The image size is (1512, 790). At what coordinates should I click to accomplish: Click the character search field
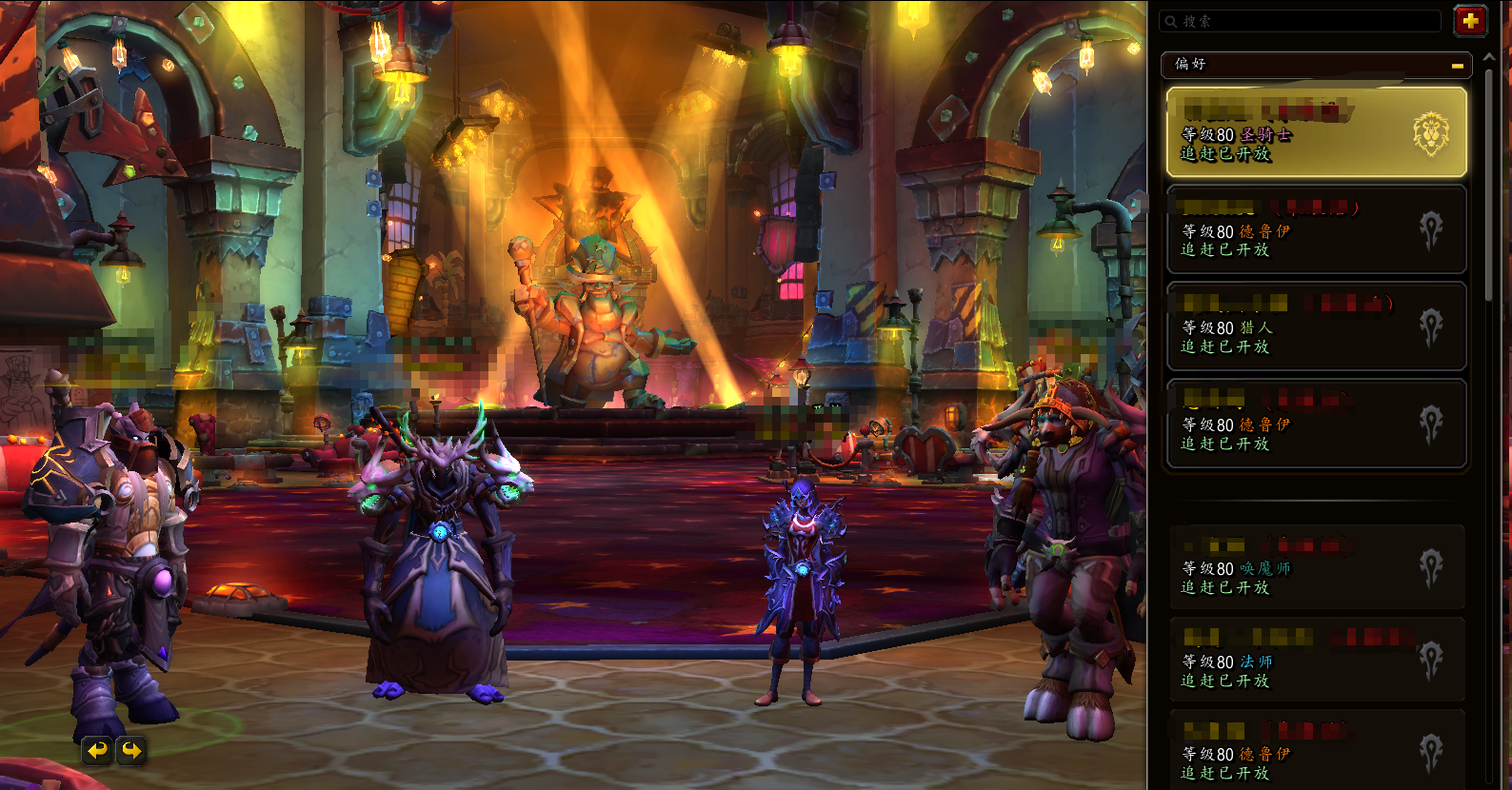click(1300, 21)
